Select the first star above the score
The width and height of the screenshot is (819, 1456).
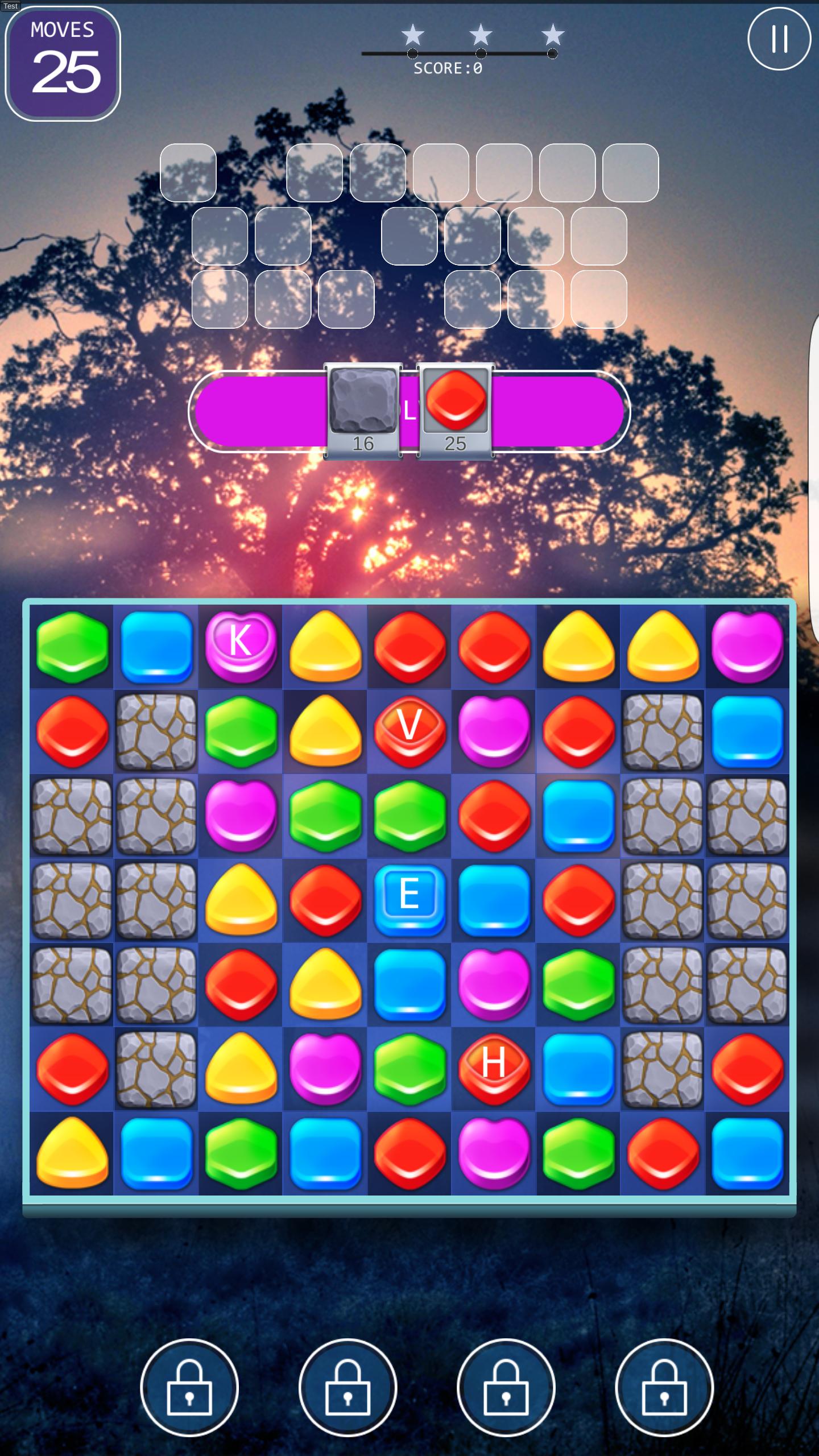pyautogui.click(x=412, y=35)
